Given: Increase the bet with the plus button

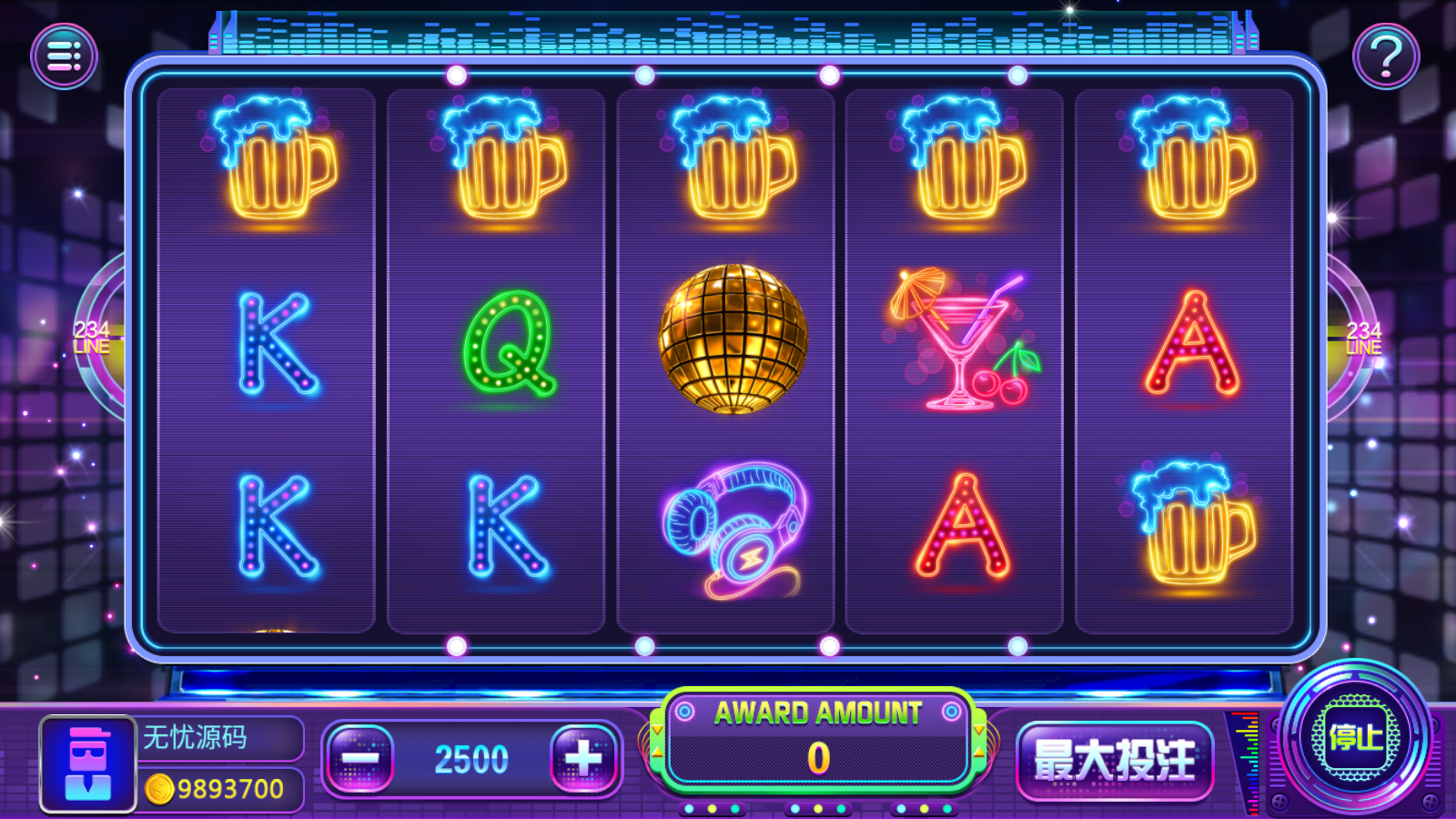Looking at the screenshot, I should click(582, 756).
